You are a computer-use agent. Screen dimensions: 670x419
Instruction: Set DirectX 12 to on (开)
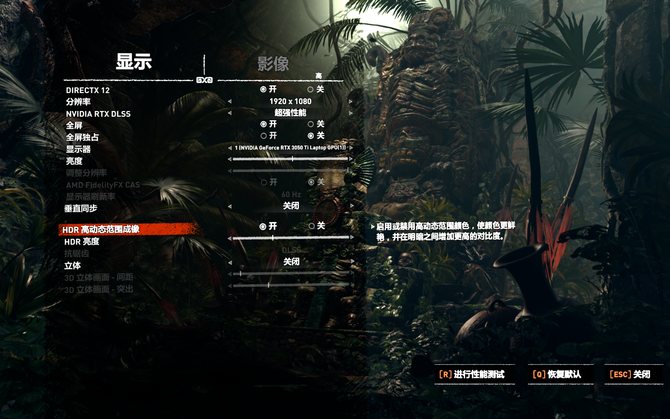[263, 89]
